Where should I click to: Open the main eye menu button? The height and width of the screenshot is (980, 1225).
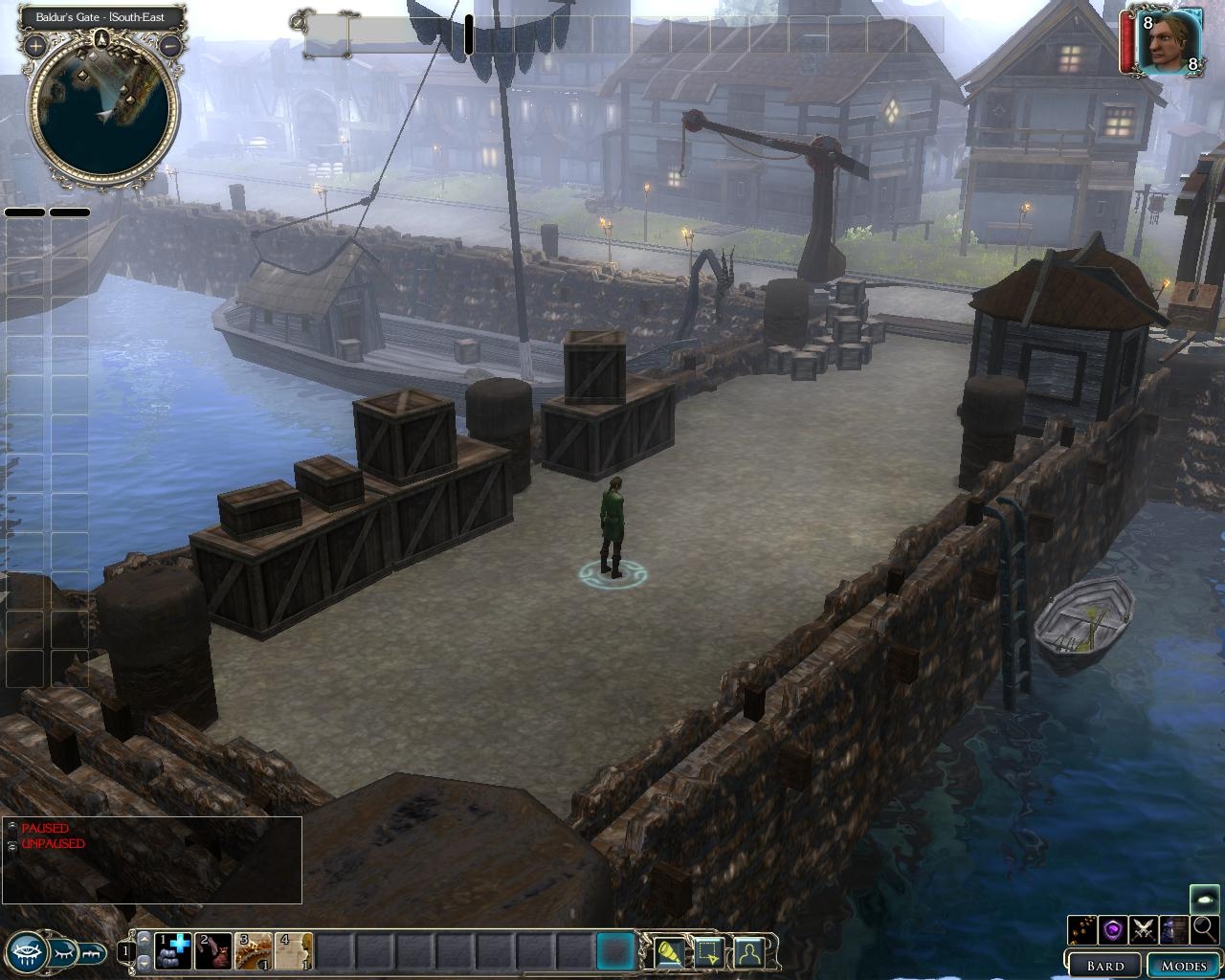27,950
